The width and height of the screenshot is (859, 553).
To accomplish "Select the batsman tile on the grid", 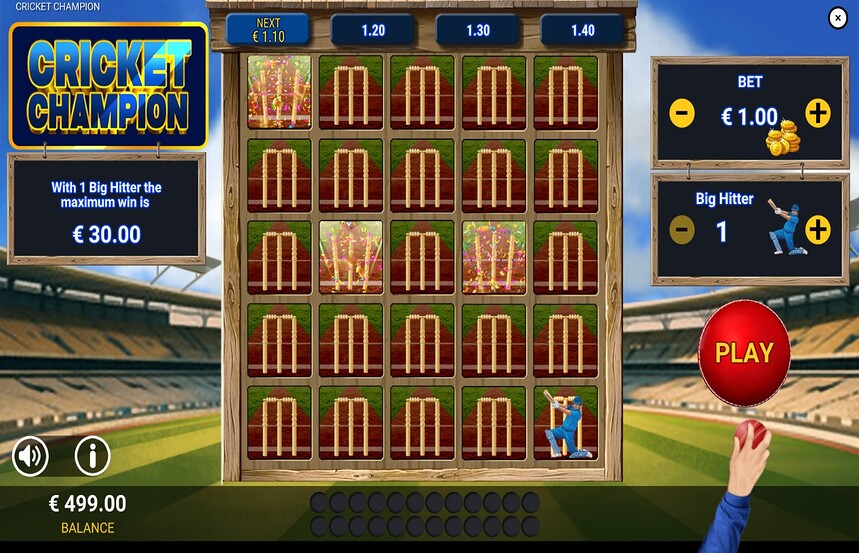I will click(x=565, y=424).
